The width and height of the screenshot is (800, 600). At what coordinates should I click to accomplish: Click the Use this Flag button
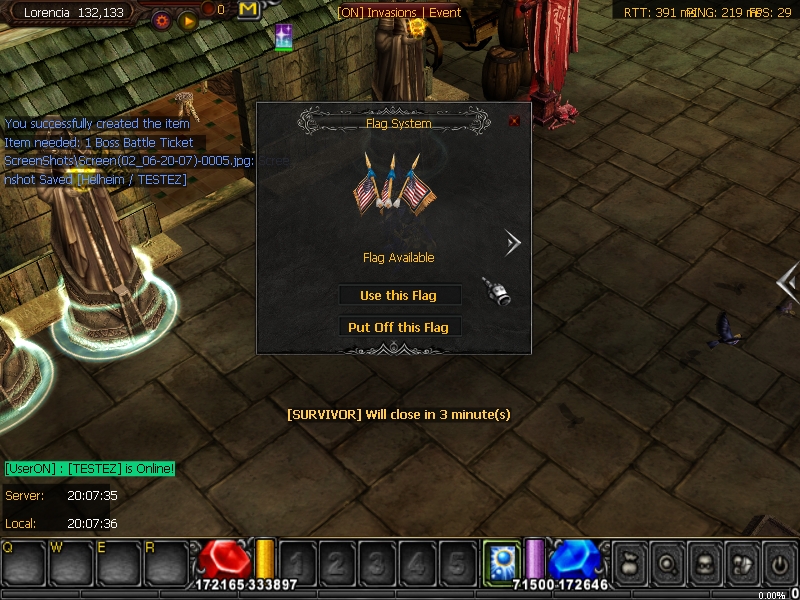point(398,295)
